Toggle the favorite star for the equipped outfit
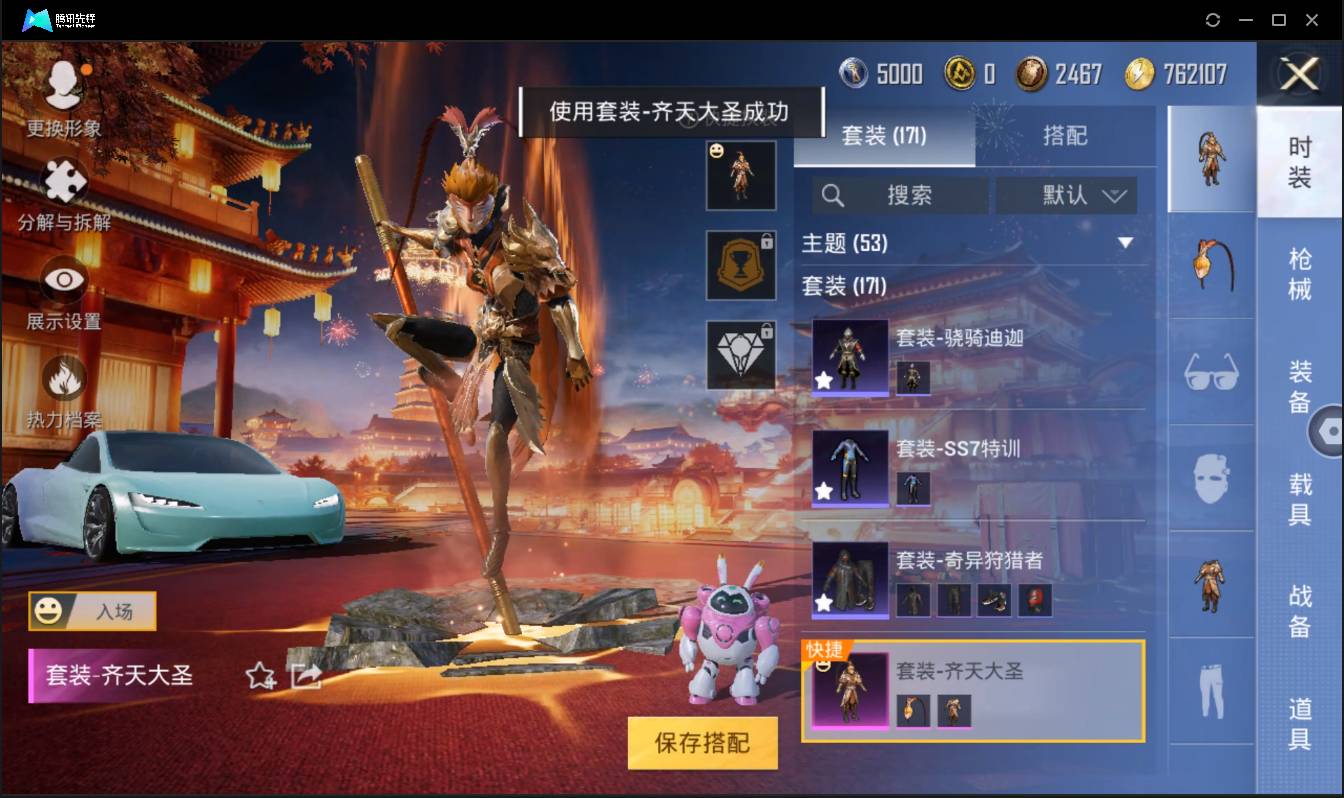1344x798 pixels. [x=258, y=677]
